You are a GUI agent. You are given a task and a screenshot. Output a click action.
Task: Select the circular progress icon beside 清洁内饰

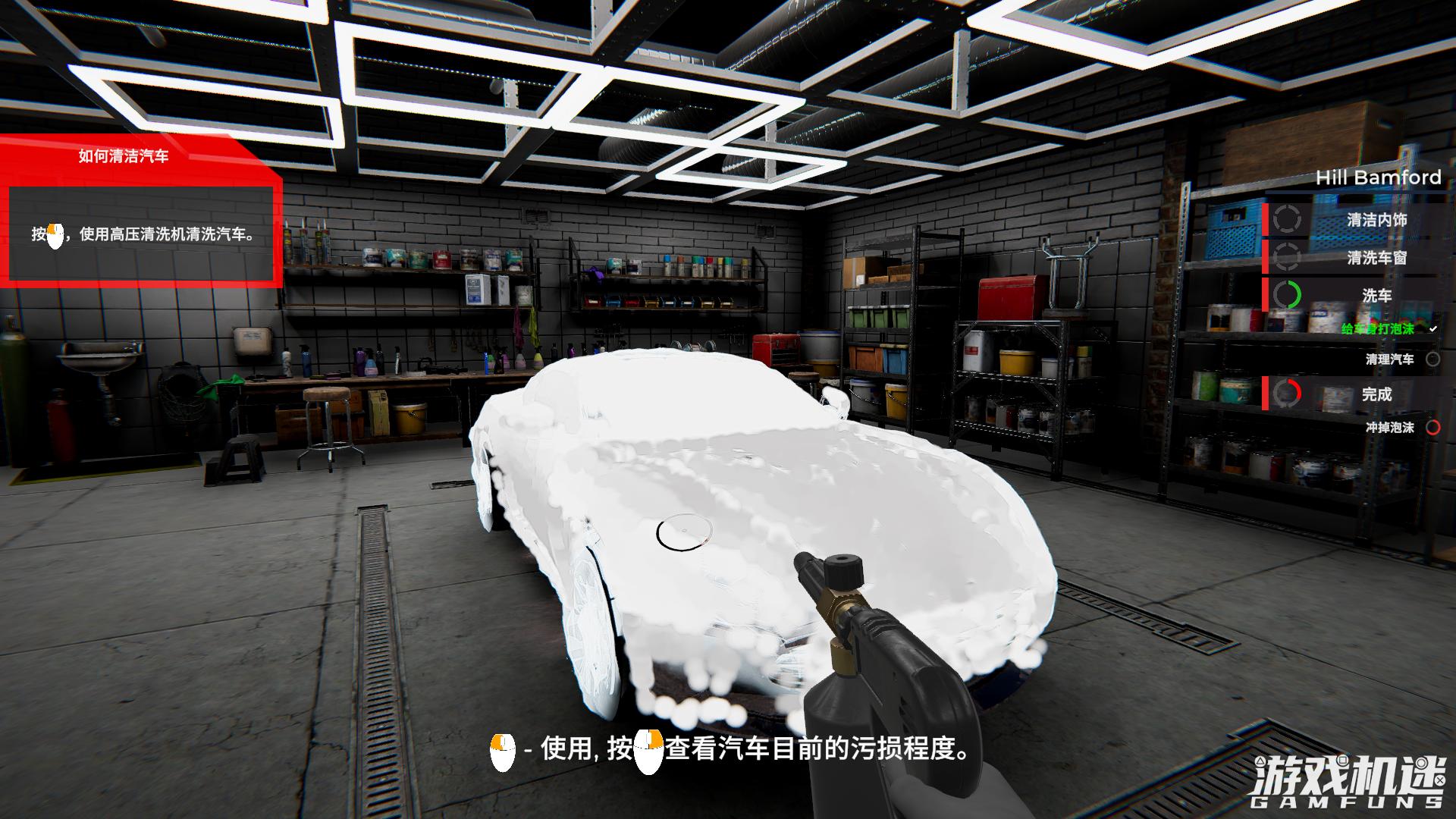point(1286,218)
